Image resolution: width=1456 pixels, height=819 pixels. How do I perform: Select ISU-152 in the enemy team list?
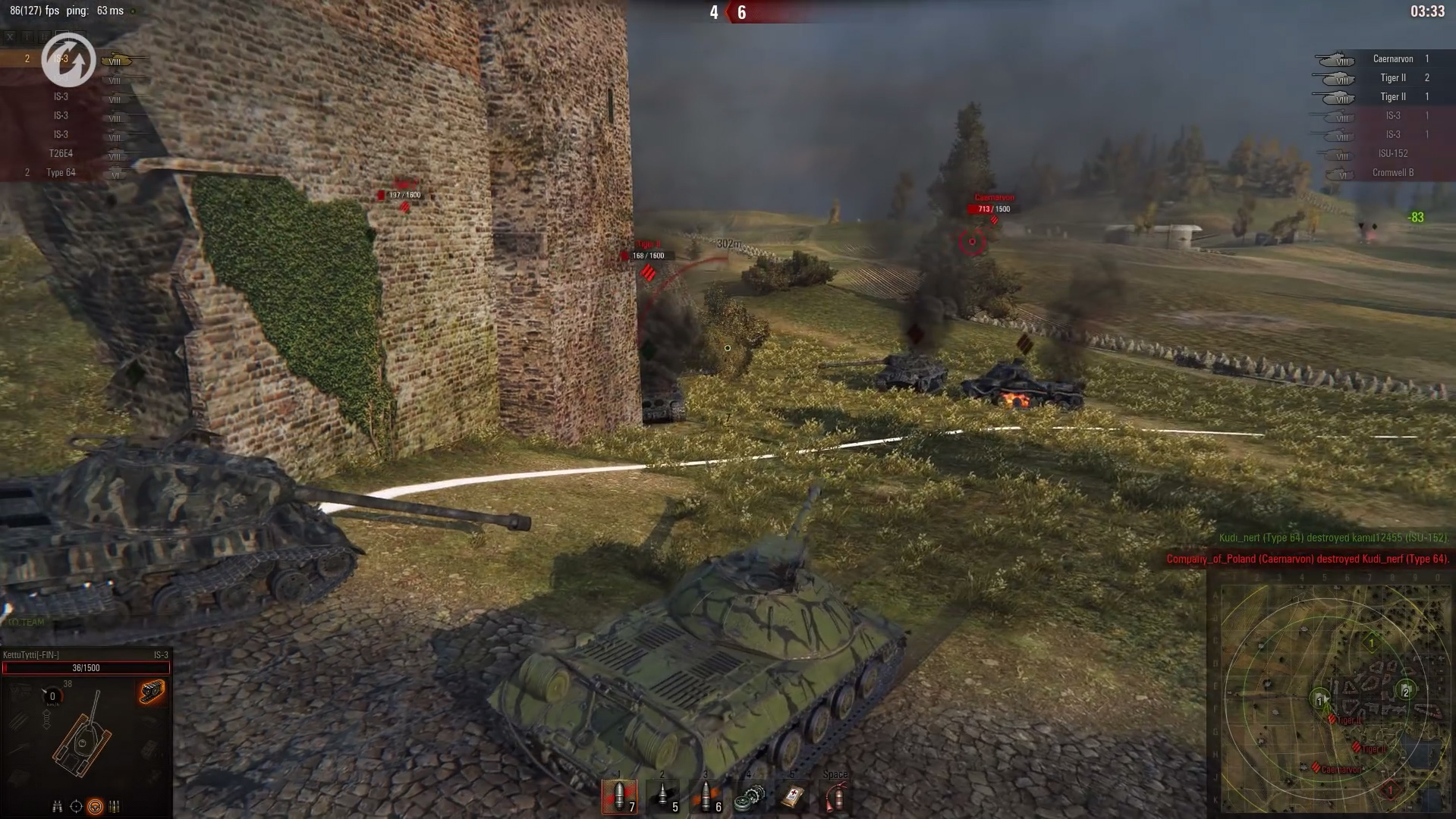1392,154
